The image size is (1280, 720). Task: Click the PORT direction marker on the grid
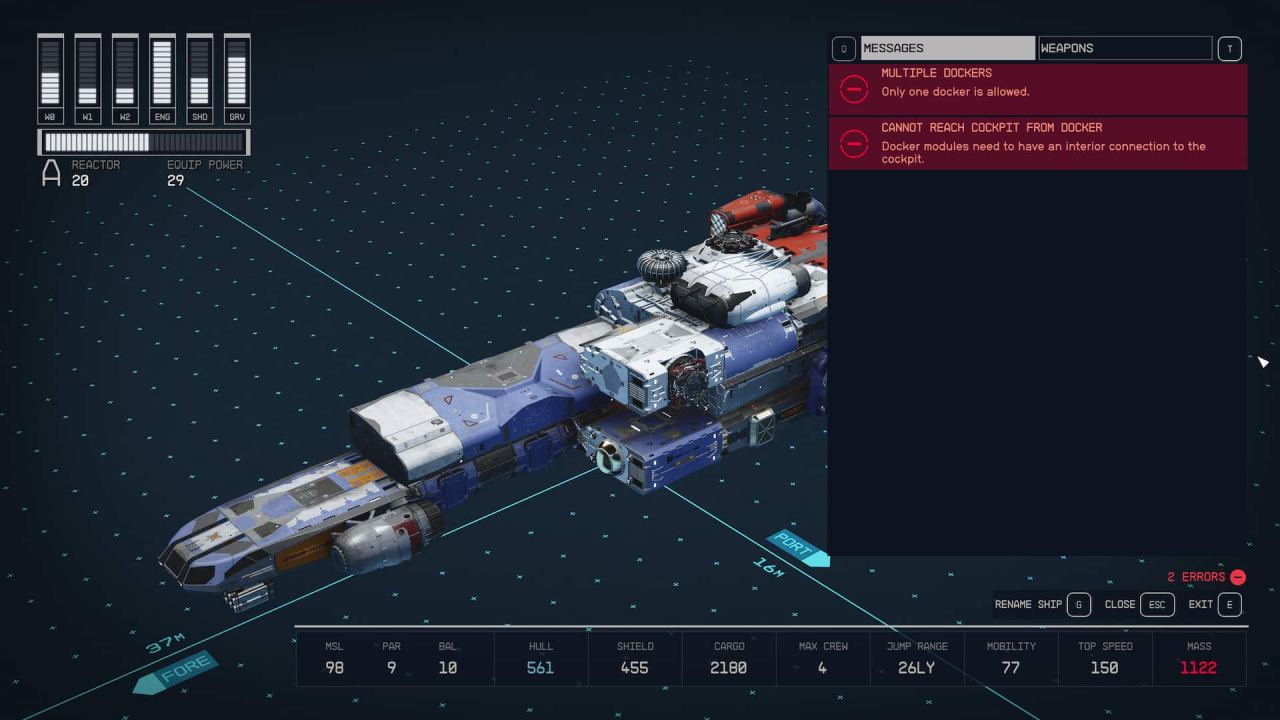pos(795,545)
